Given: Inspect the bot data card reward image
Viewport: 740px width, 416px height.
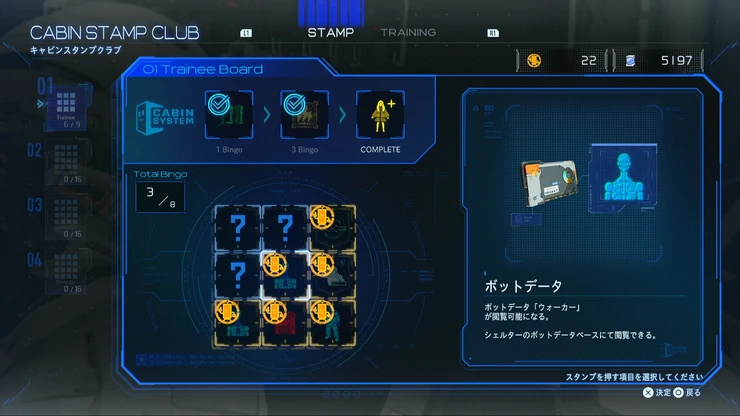Looking at the screenshot, I should pyautogui.click(x=546, y=185).
